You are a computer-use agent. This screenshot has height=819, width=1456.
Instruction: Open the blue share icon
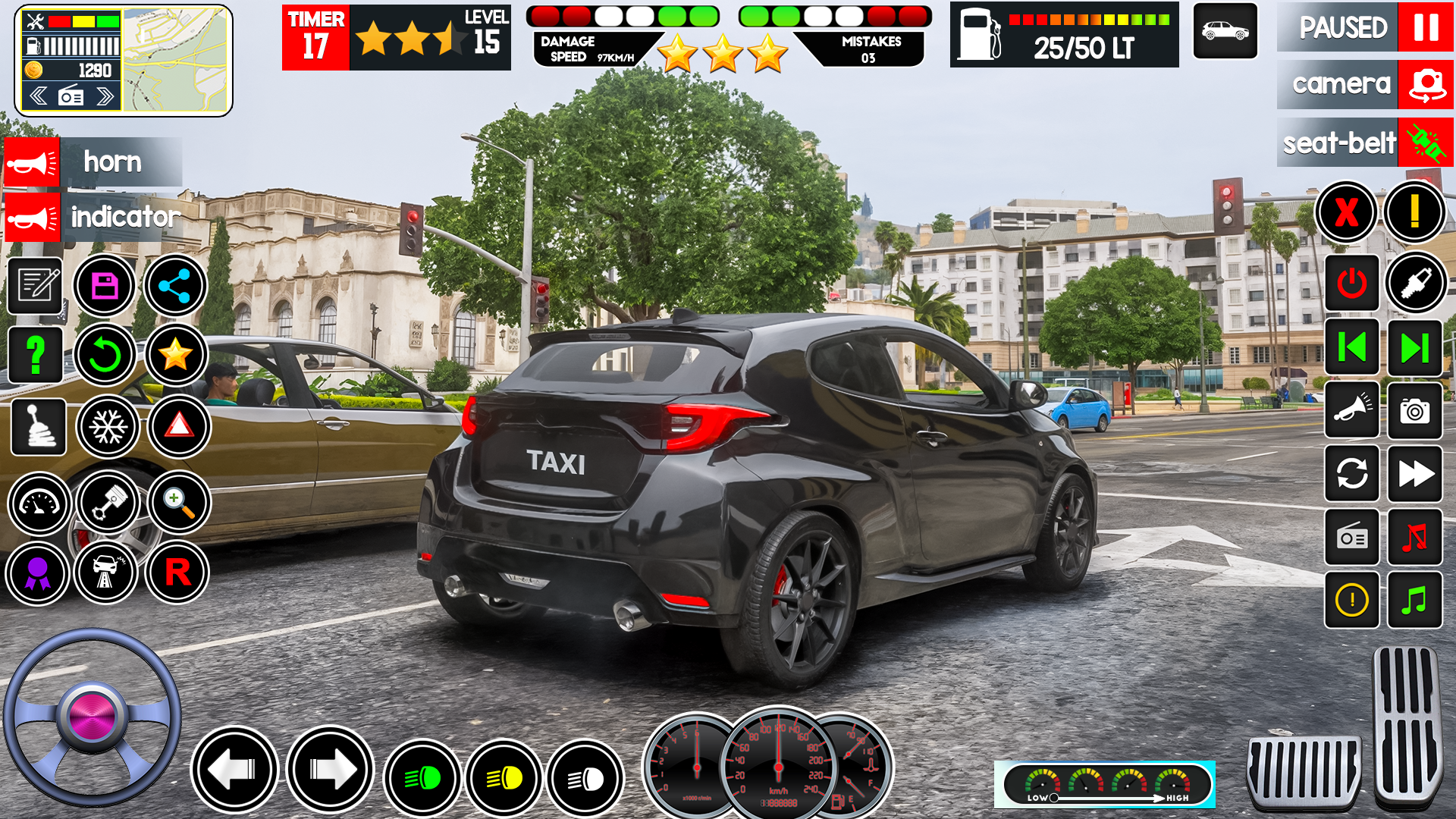[x=175, y=286]
